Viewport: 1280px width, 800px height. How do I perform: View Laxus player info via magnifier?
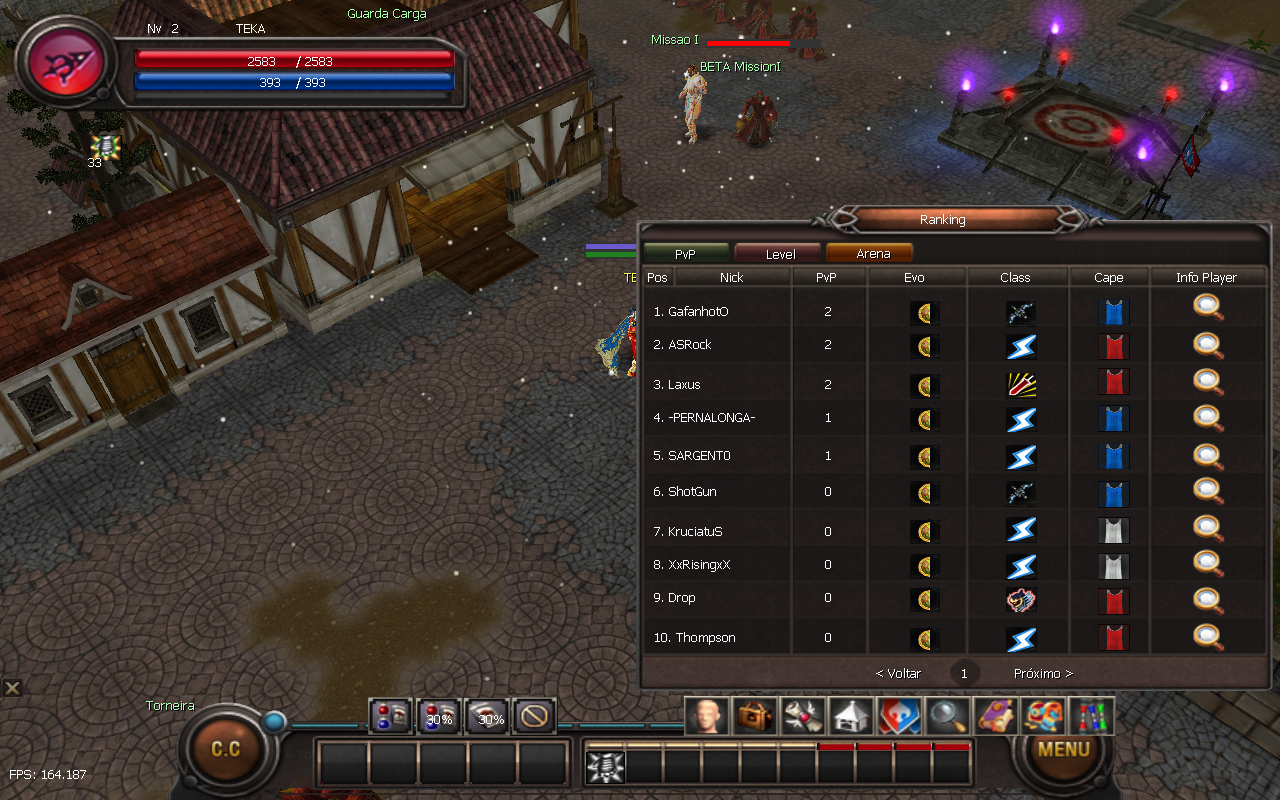(1208, 381)
